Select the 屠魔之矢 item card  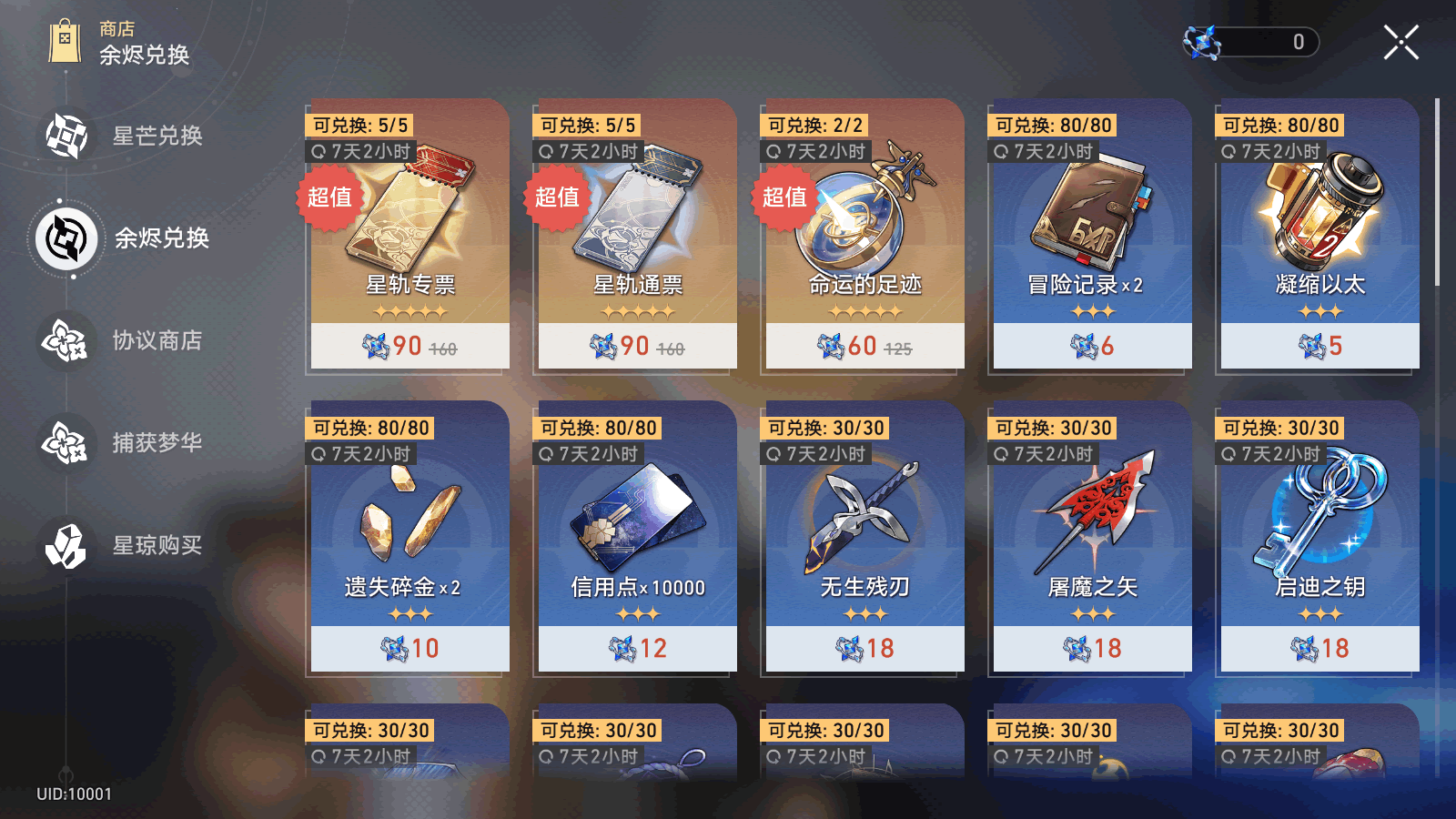coord(1092,537)
